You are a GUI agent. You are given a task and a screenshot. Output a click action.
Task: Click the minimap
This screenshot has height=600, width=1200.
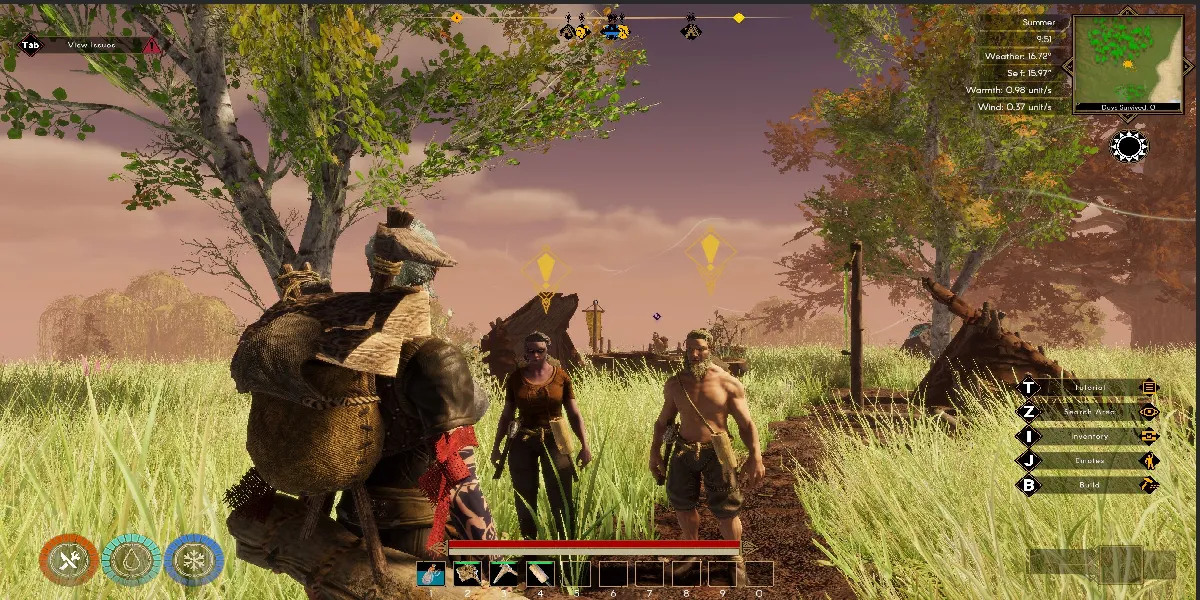[1126, 62]
